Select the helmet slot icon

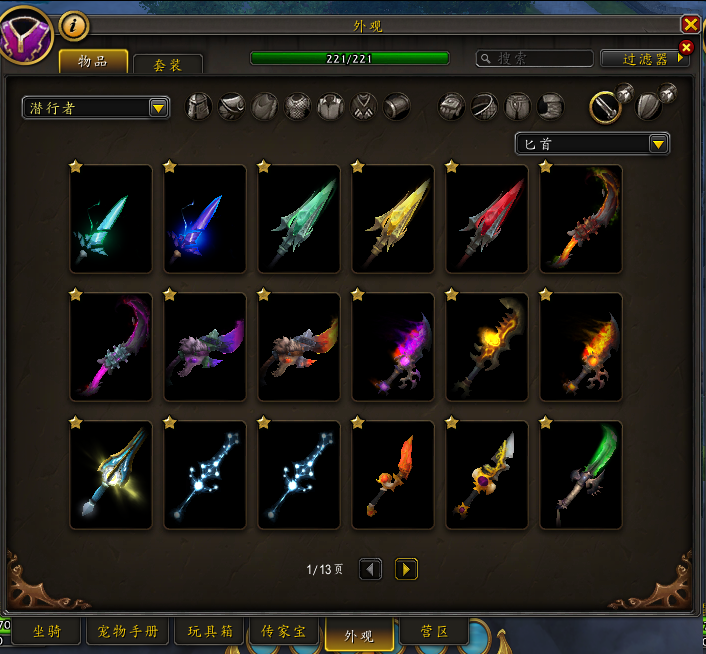click(x=200, y=107)
